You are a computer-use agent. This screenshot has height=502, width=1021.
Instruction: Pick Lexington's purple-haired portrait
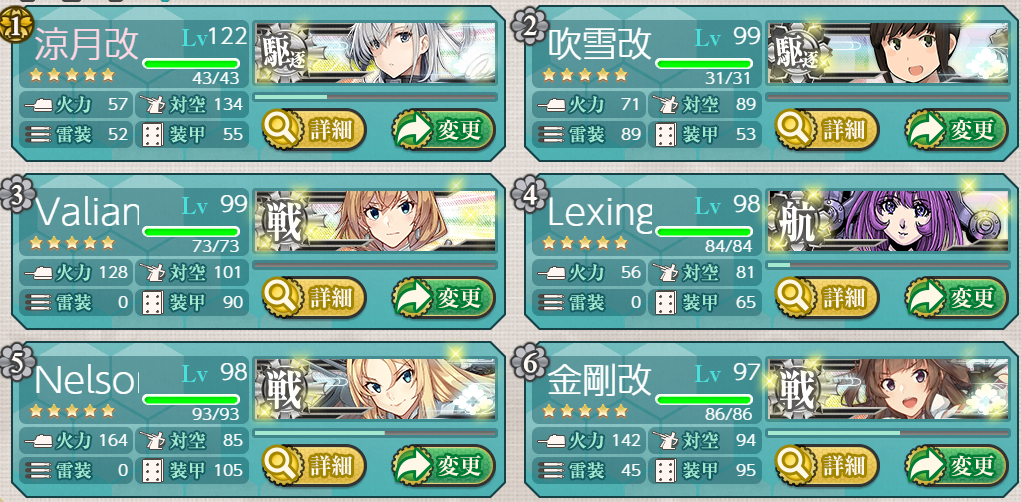[x=889, y=220]
